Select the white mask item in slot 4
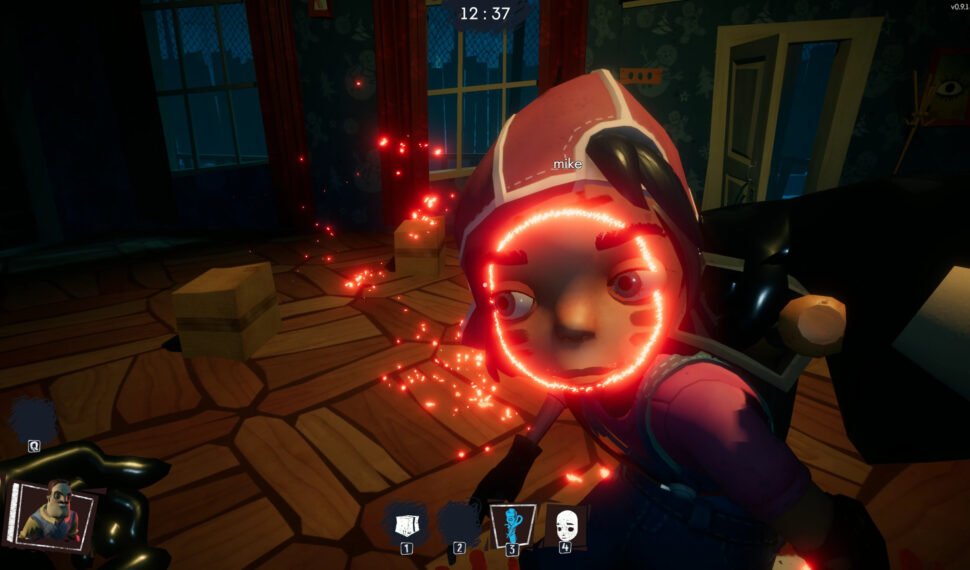The width and height of the screenshot is (970, 570). (x=566, y=523)
